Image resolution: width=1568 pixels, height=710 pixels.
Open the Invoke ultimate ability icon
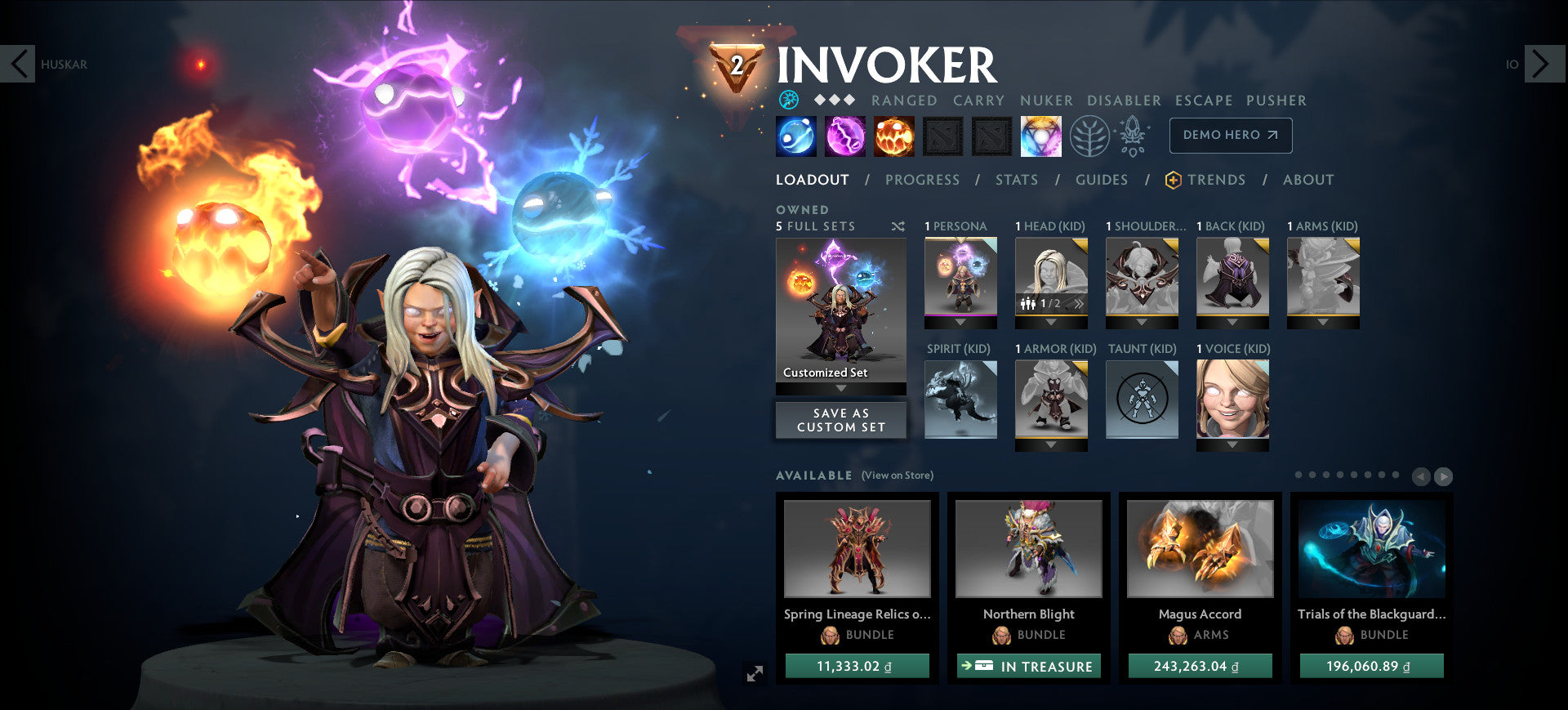click(x=1041, y=136)
